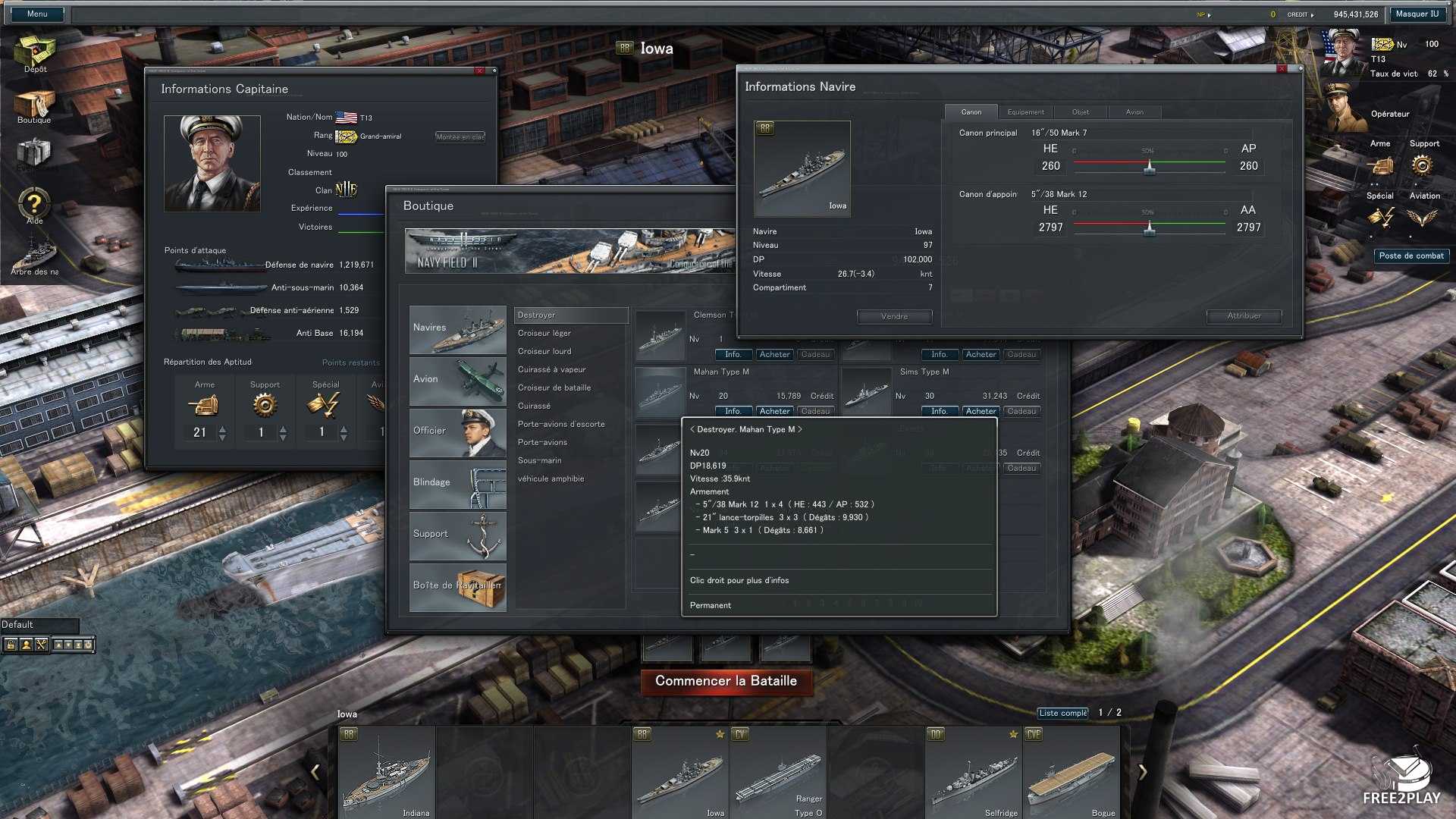Image resolution: width=1456 pixels, height=819 pixels.
Task: Open the Aide help icon
Action: 34,206
